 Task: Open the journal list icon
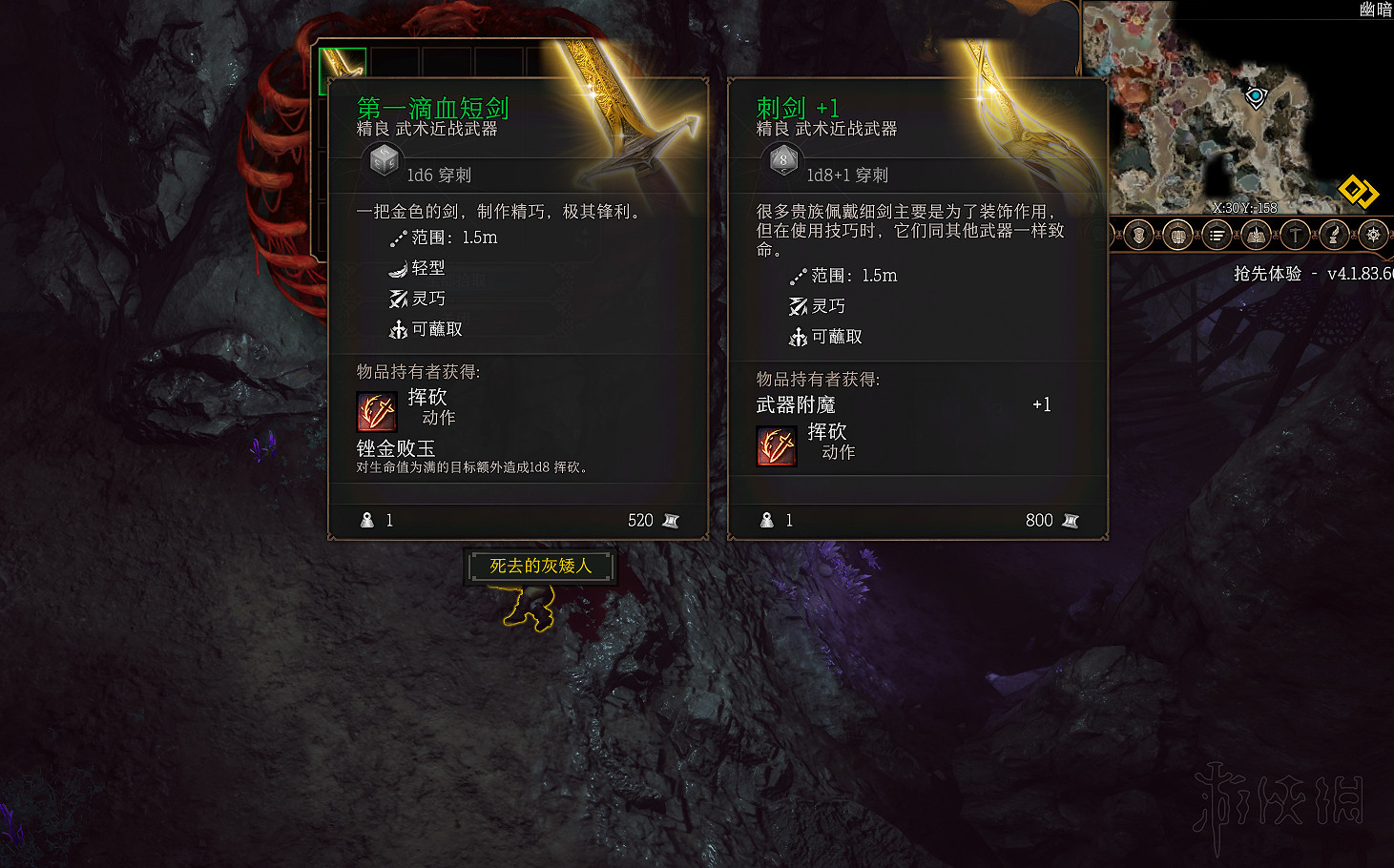pyautogui.click(x=1217, y=235)
